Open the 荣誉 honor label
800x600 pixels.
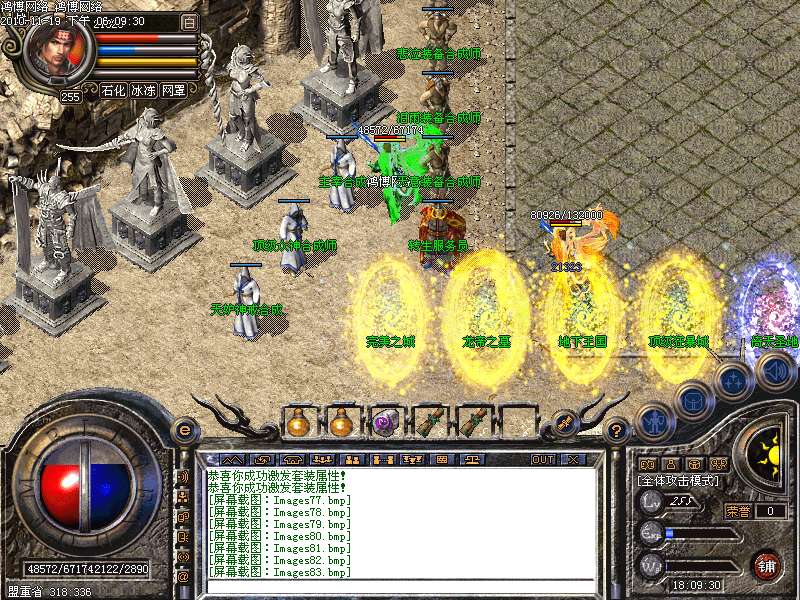[x=739, y=511]
